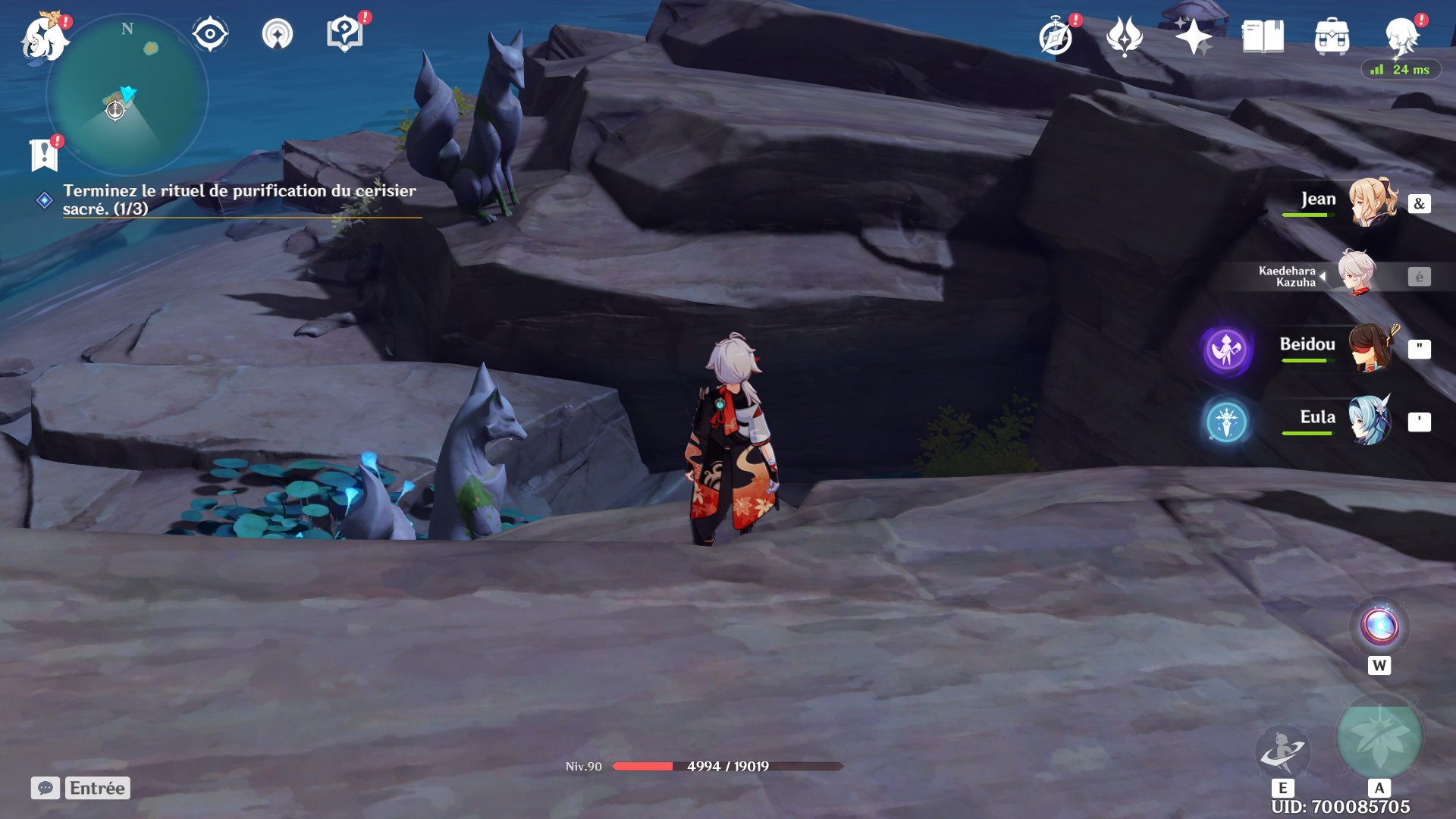Switch to Jean in the party
The width and height of the screenshot is (1456, 819).
click(x=1371, y=202)
